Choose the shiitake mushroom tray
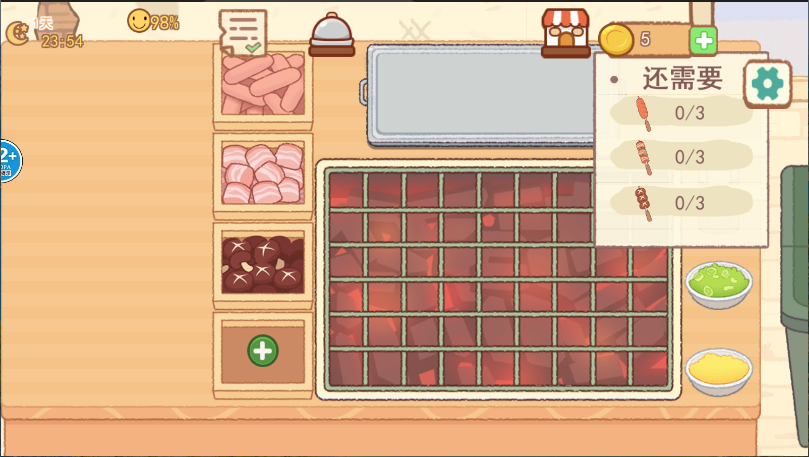This screenshot has width=809, height=457. [x=263, y=263]
